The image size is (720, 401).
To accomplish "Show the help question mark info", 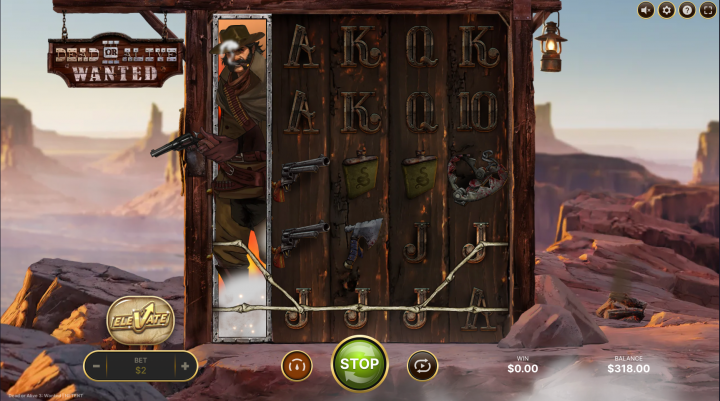I will (x=687, y=10).
